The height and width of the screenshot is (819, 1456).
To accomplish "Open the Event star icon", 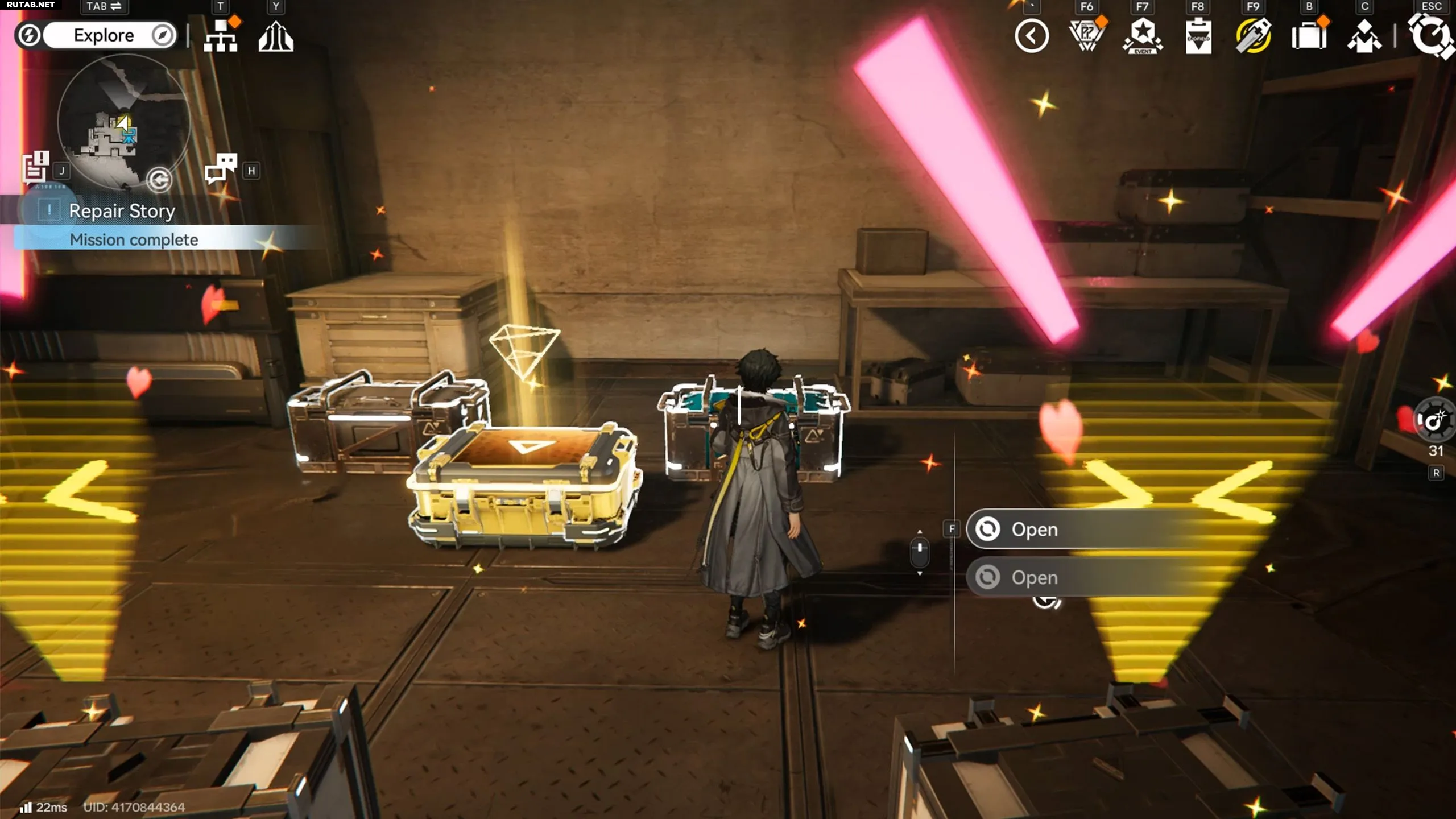I will tap(1142, 36).
